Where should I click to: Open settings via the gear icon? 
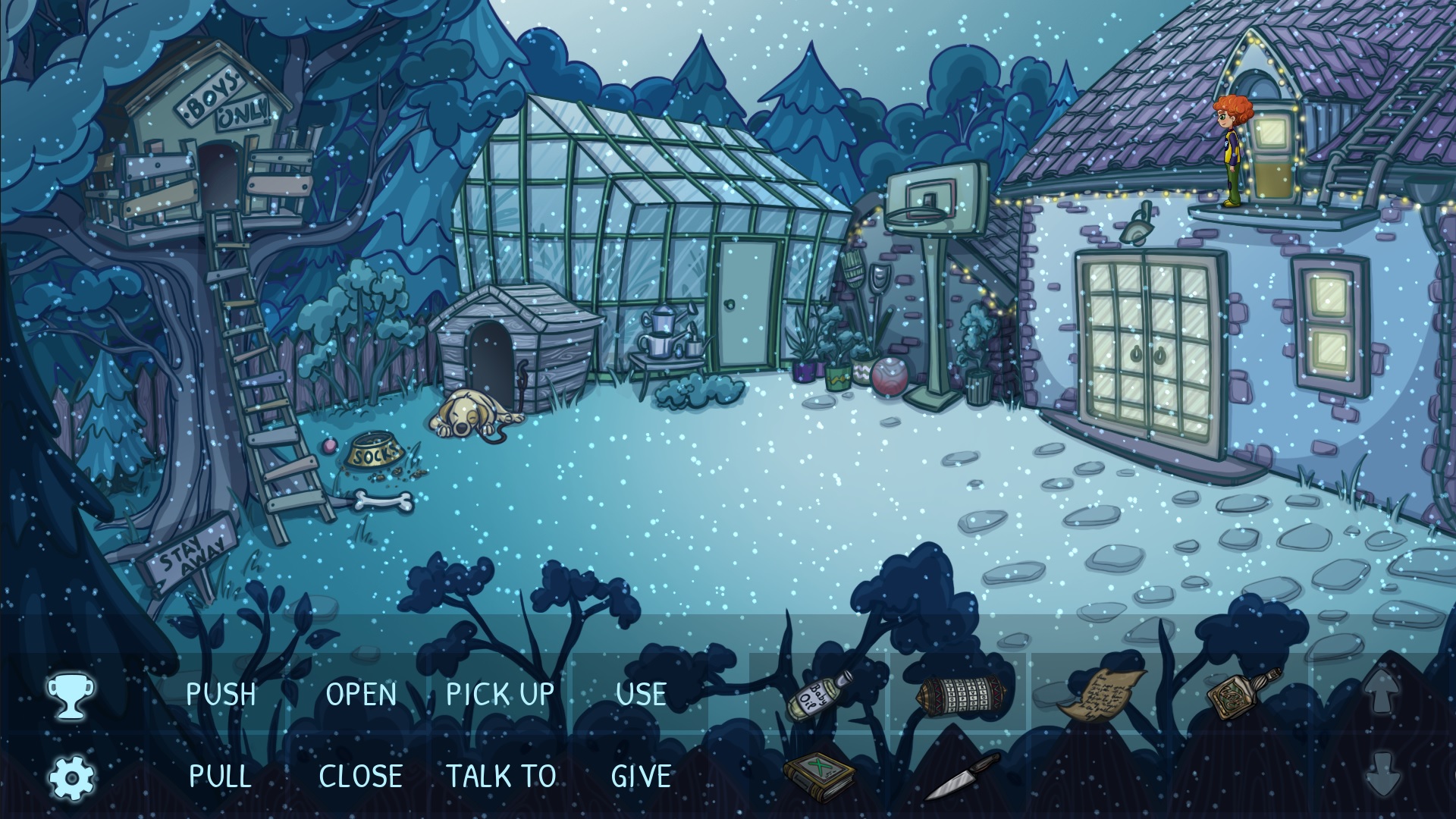click(x=71, y=777)
